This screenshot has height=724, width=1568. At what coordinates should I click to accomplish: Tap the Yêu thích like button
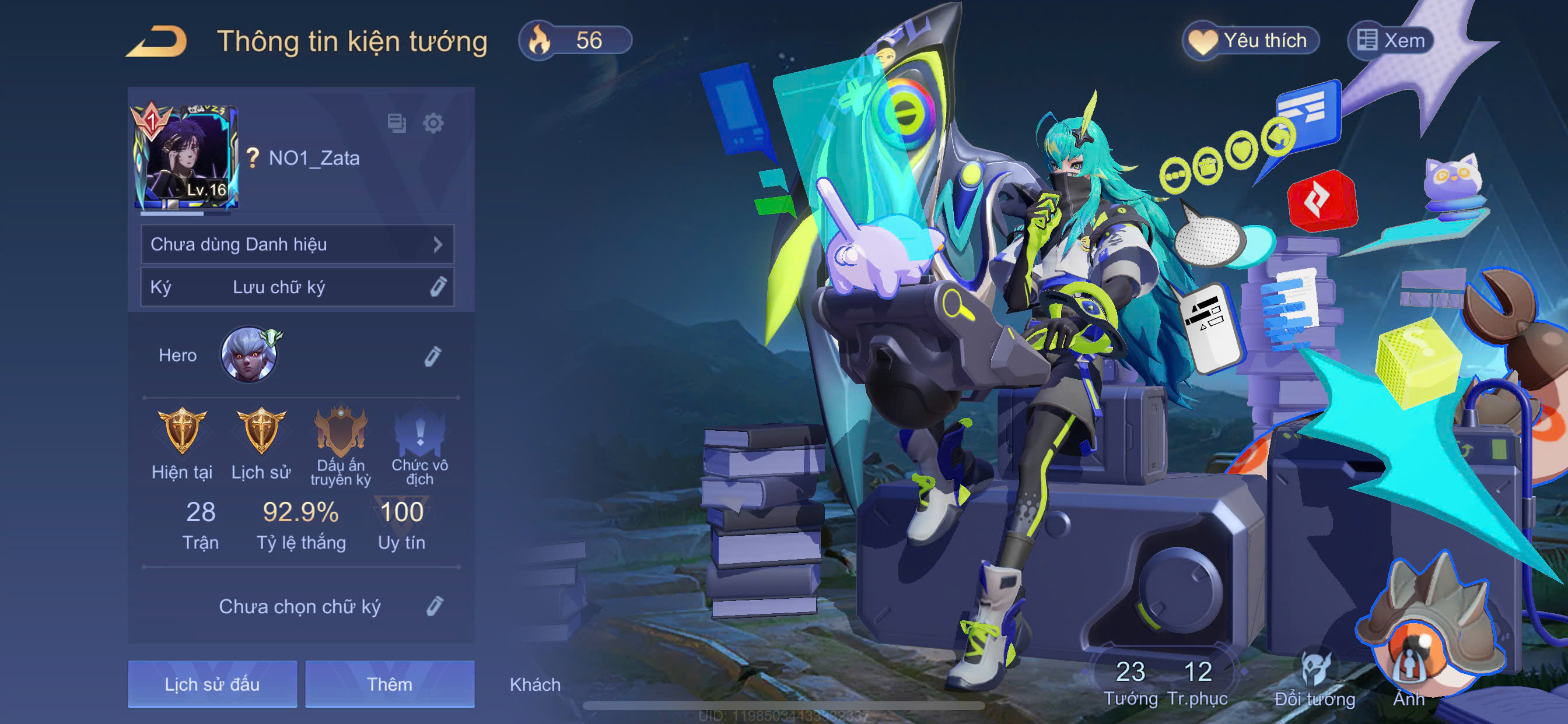[1250, 41]
